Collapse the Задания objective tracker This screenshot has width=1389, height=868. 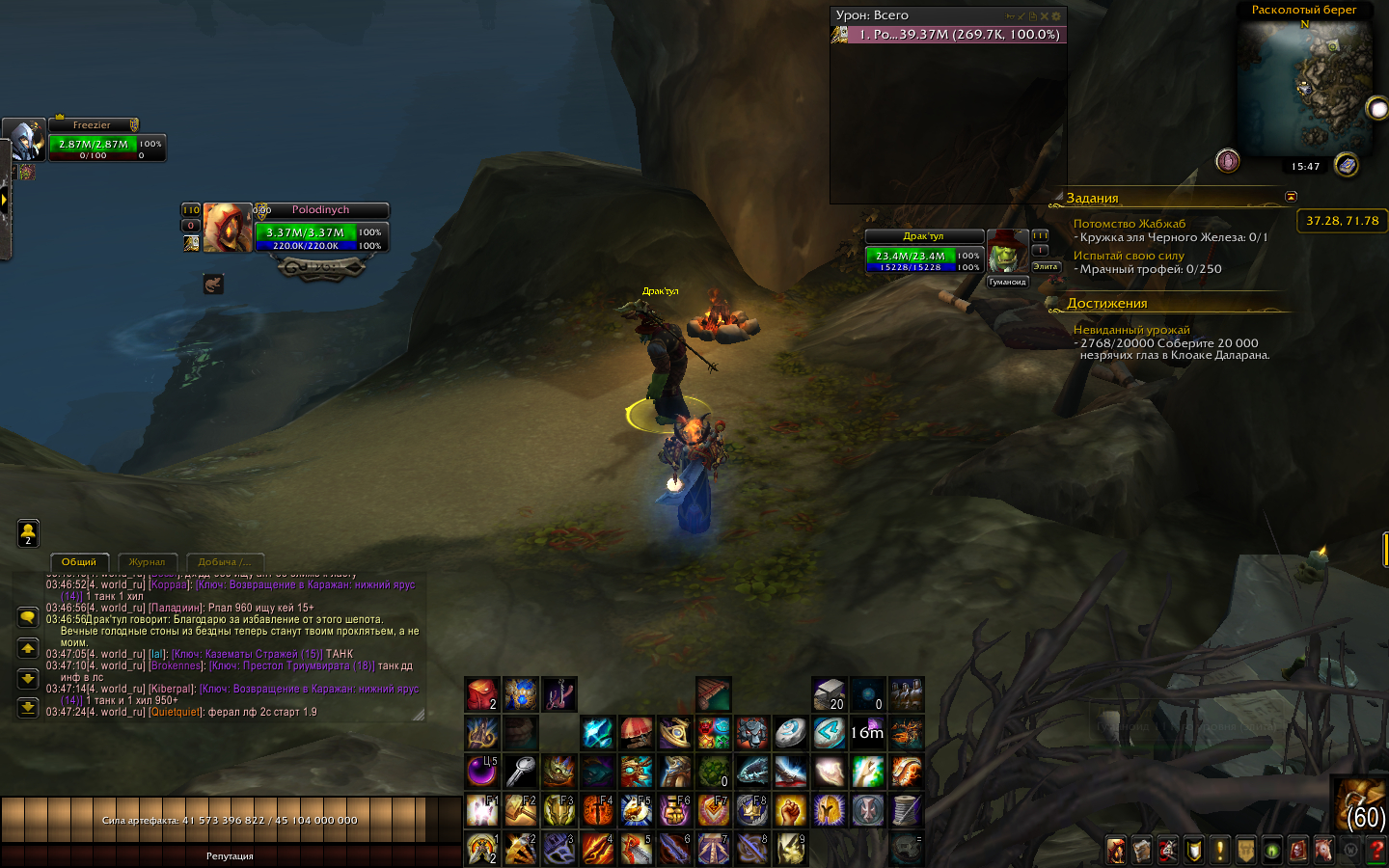tap(1291, 197)
